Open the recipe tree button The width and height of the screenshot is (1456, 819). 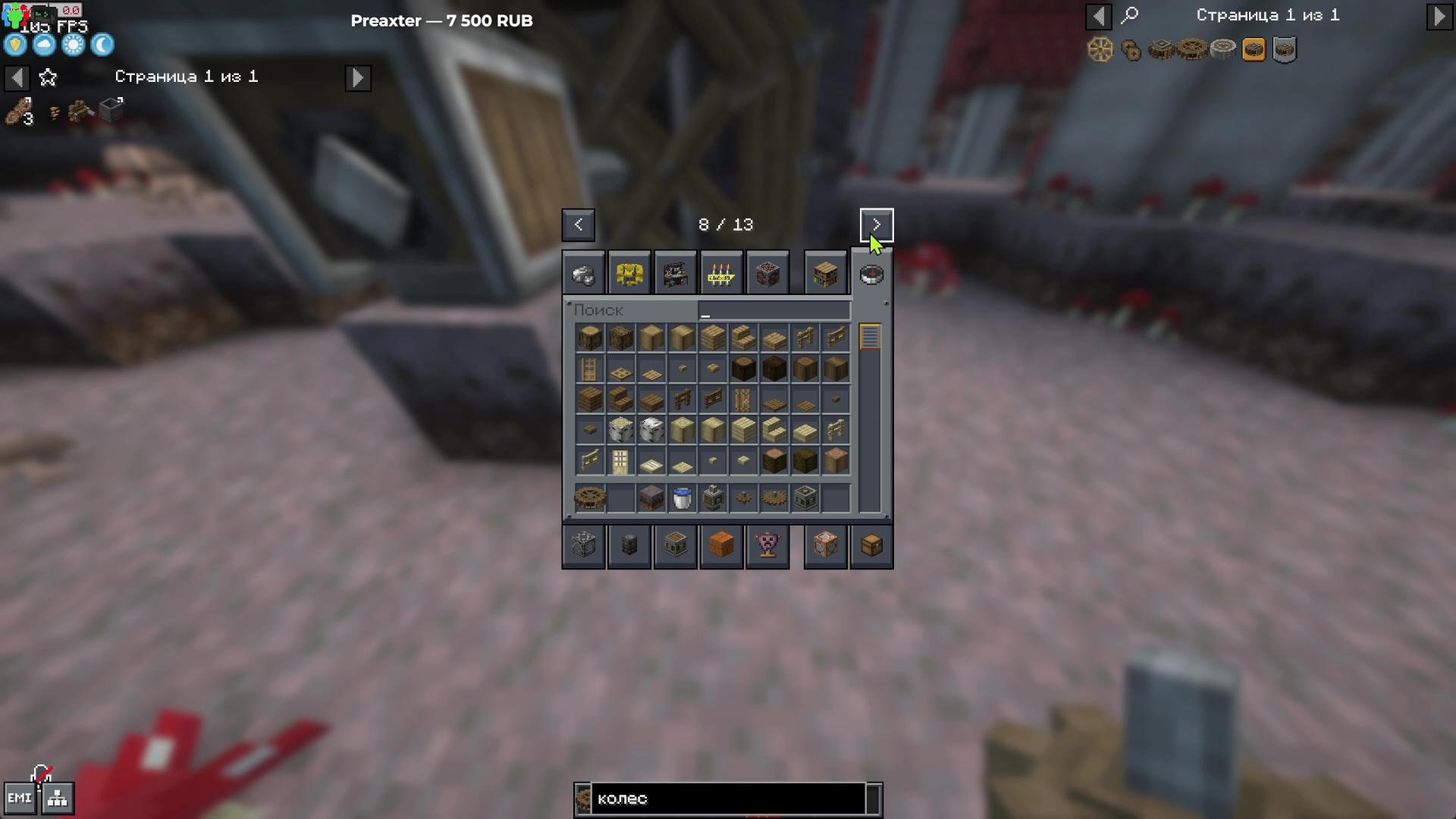(58, 799)
